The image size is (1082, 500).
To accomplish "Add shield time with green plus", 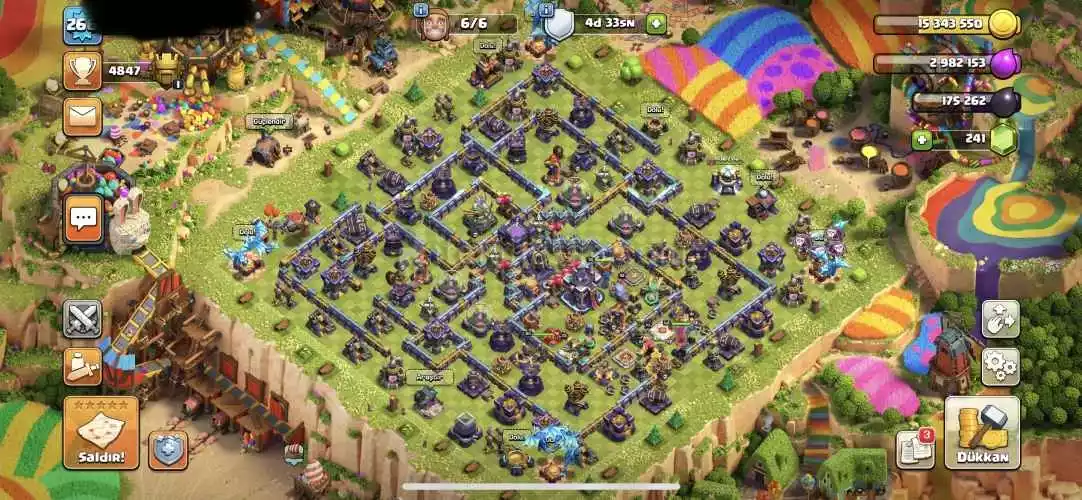I will (656, 24).
